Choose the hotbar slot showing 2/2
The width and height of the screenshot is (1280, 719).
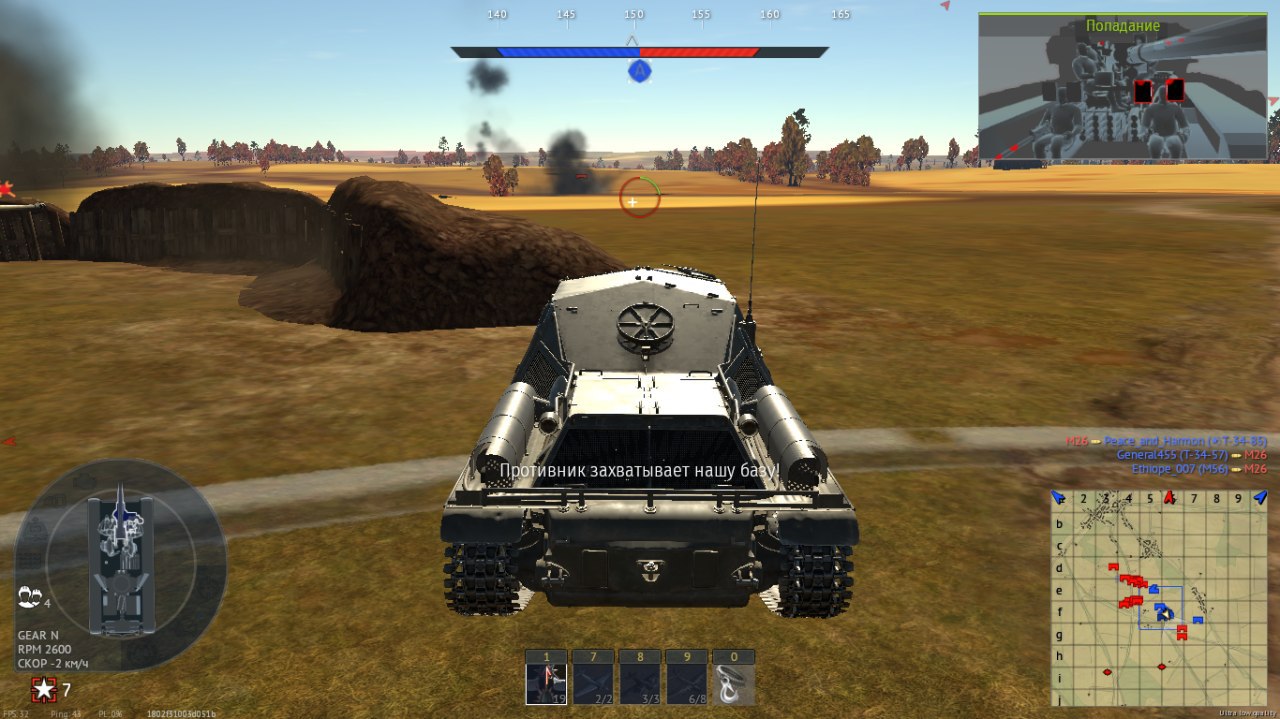tap(592, 684)
